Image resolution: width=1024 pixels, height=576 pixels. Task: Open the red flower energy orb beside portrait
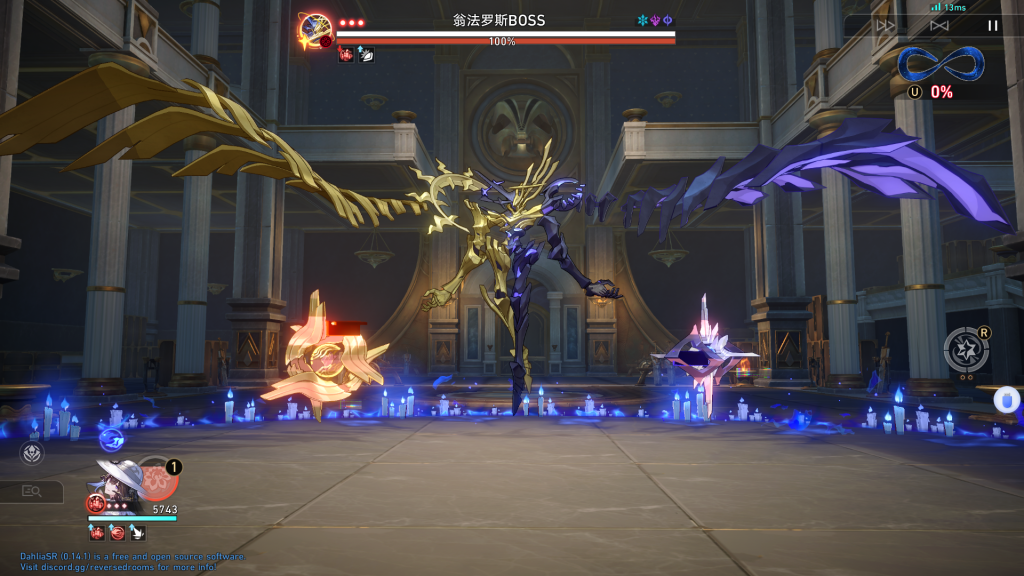point(158,478)
